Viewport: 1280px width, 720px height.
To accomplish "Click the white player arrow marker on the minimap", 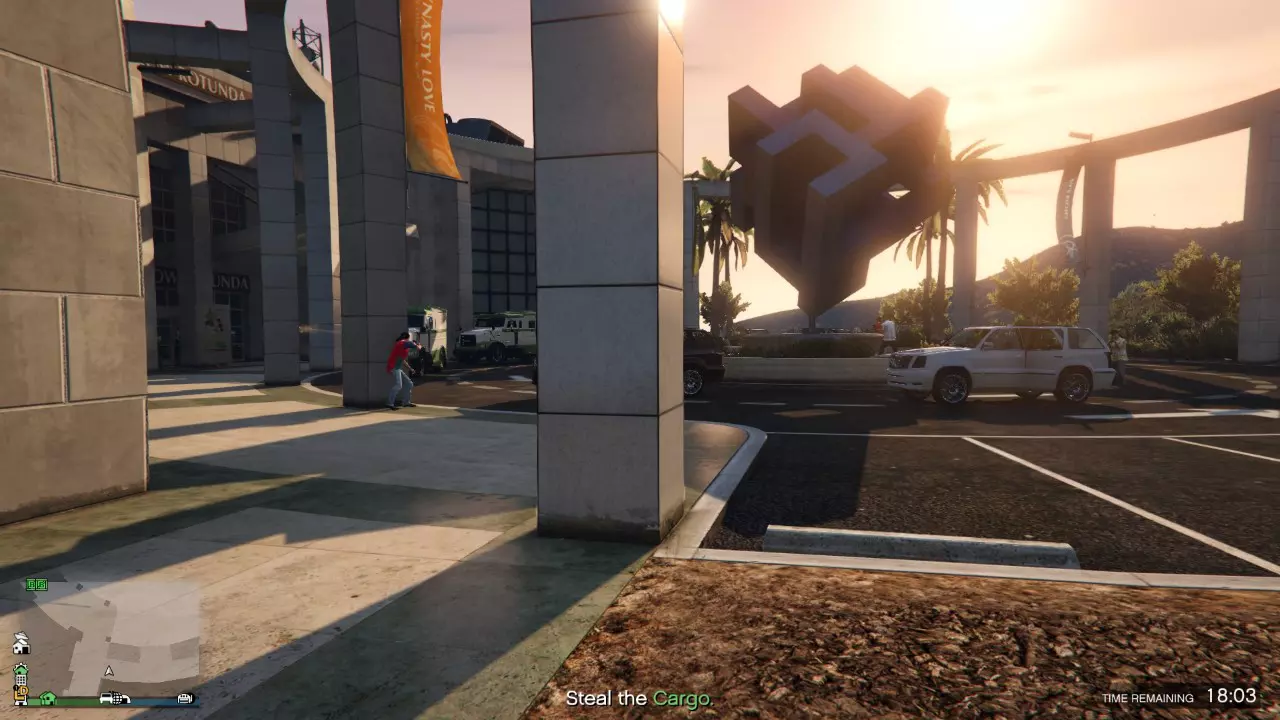I will tap(109, 670).
